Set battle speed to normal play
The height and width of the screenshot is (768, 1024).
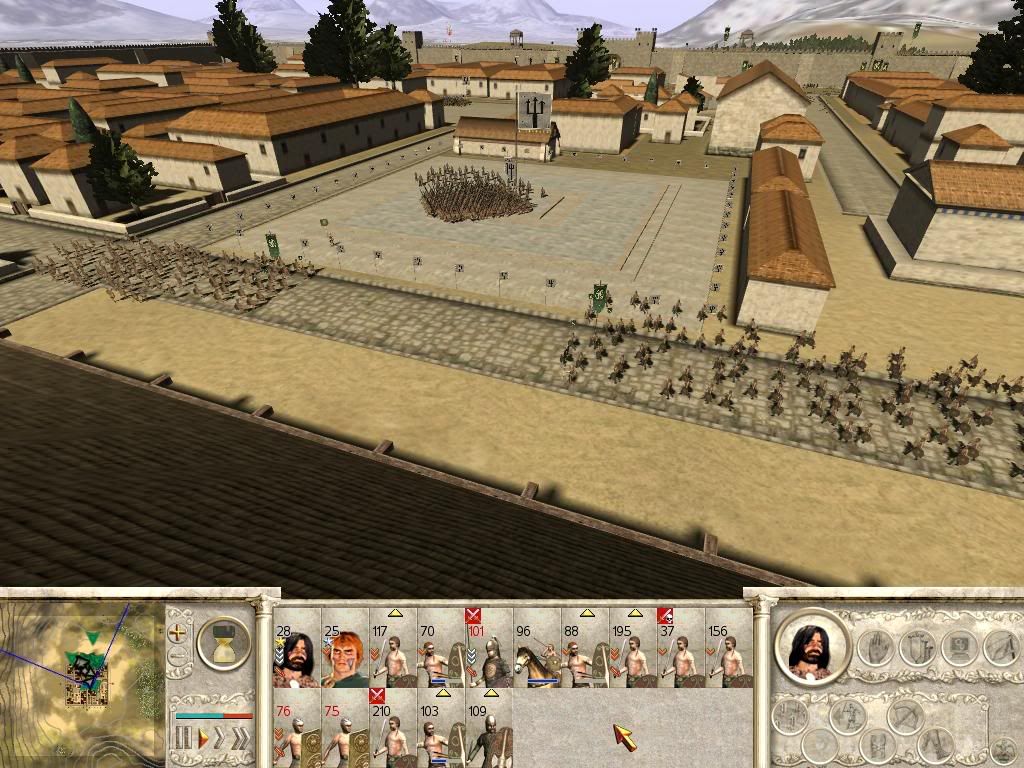coord(201,739)
